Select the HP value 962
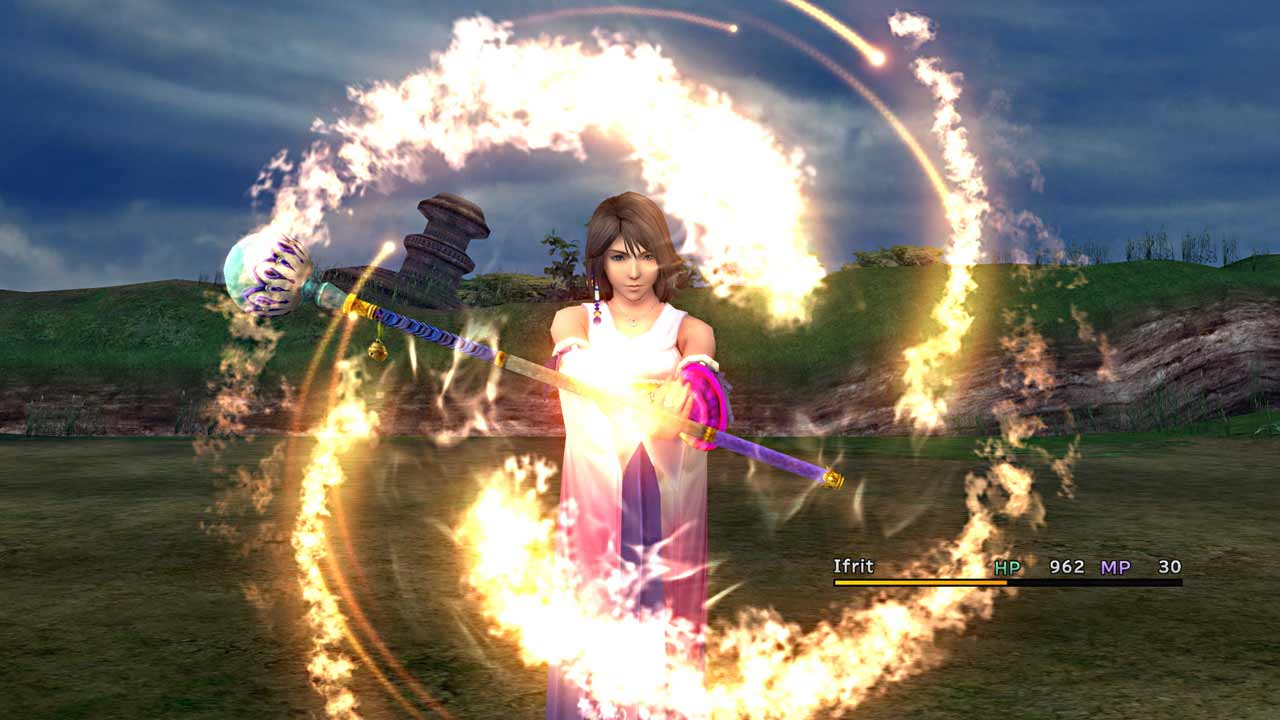Screen dimensions: 1280x720 point(1068,567)
